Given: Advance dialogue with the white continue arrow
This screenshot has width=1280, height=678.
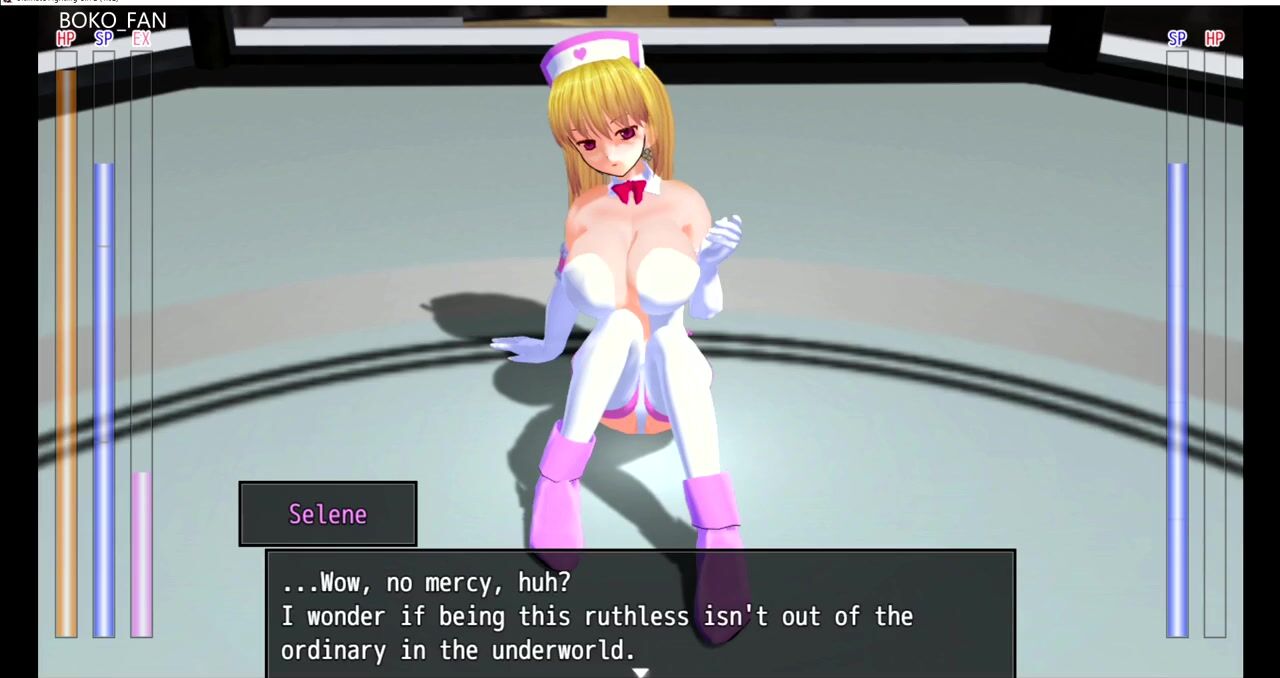Looking at the screenshot, I should click(640, 672).
